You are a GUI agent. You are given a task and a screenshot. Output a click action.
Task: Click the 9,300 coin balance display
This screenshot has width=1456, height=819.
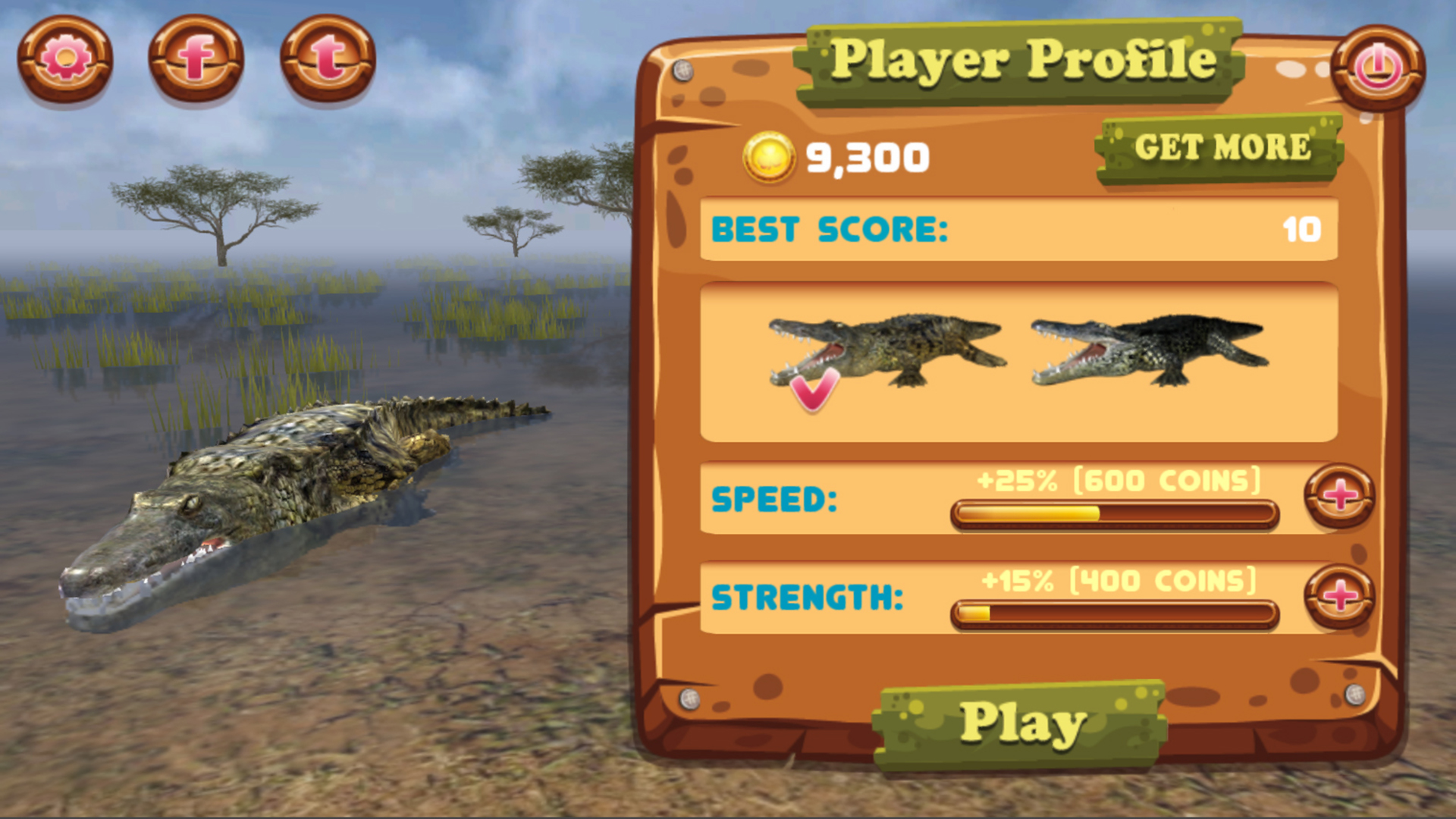coord(864,157)
